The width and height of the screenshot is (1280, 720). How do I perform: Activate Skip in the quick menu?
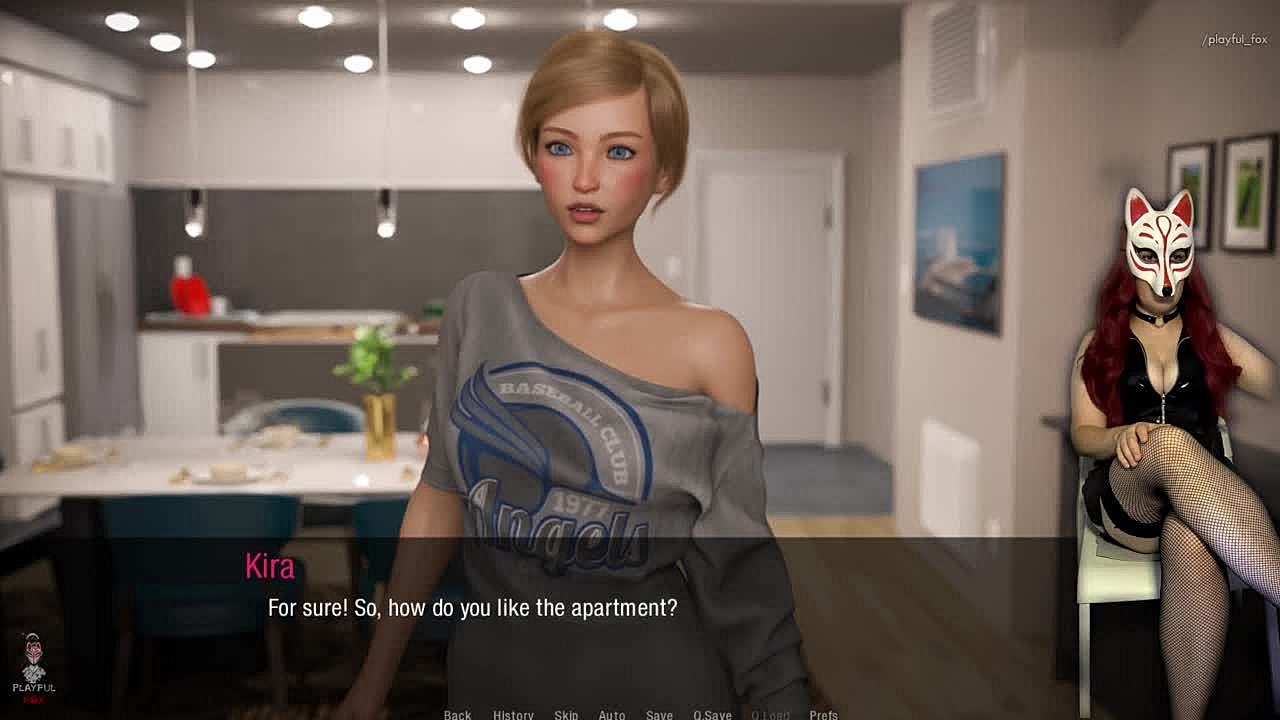566,714
